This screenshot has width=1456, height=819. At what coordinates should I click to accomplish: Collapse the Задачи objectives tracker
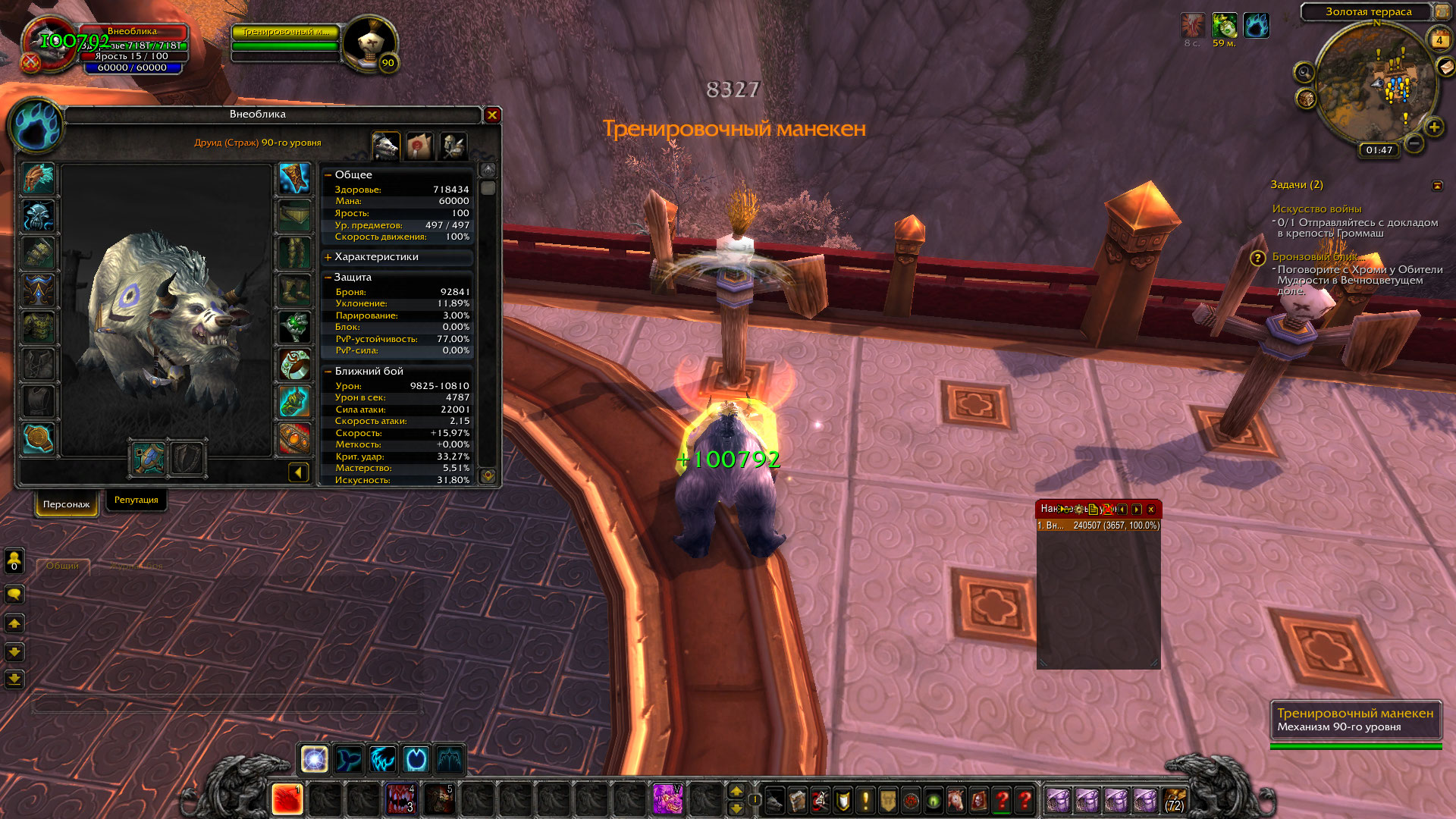[1437, 186]
